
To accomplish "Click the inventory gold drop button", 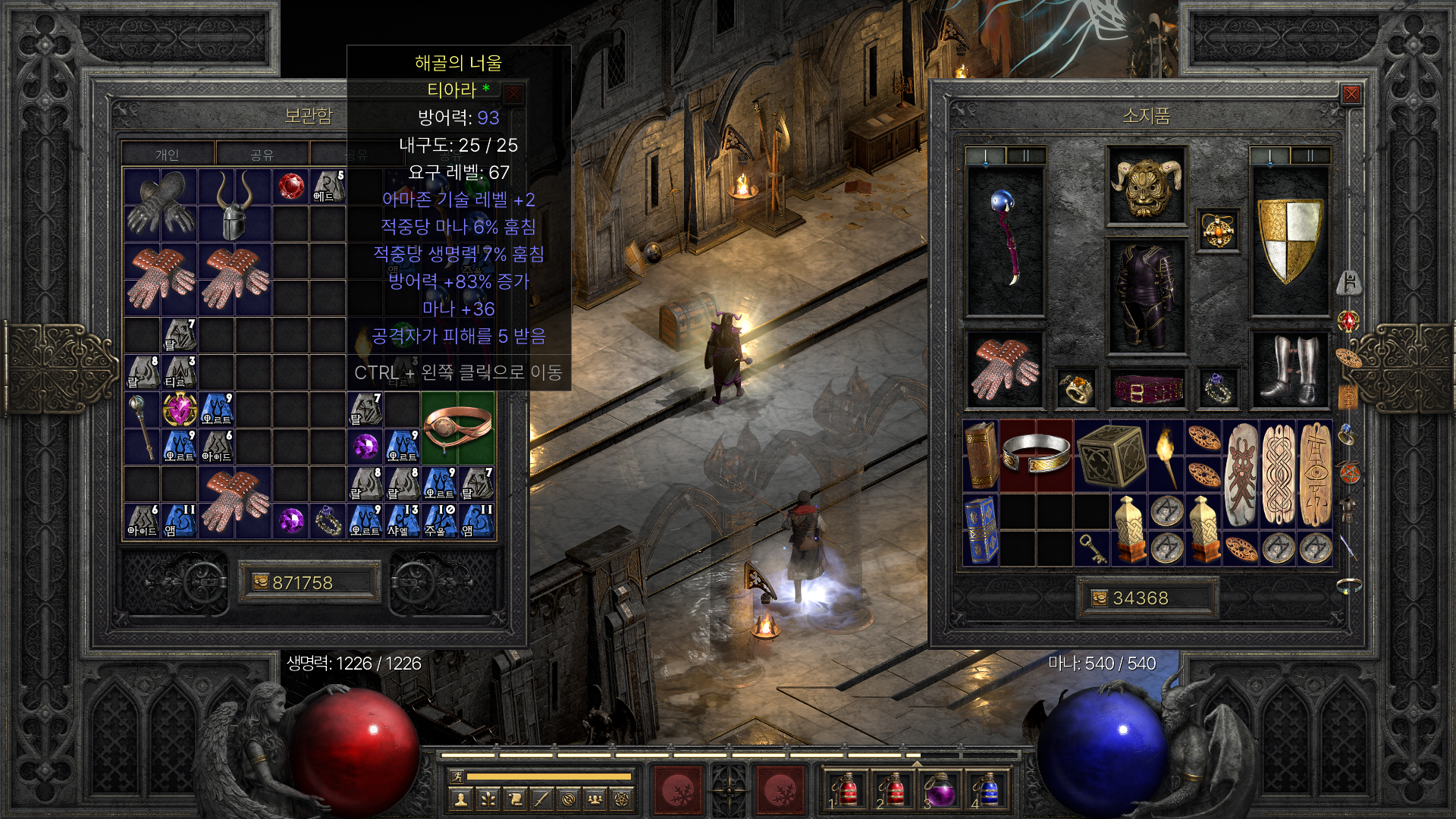I will pyautogui.click(x=1099, y=598).
